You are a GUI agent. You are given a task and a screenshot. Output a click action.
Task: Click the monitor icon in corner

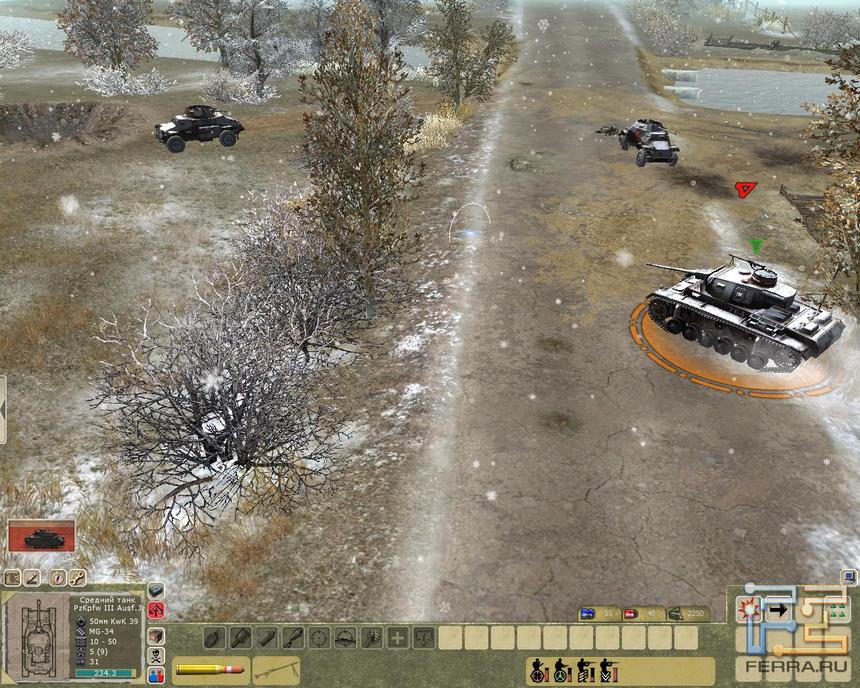pos(849,576)
